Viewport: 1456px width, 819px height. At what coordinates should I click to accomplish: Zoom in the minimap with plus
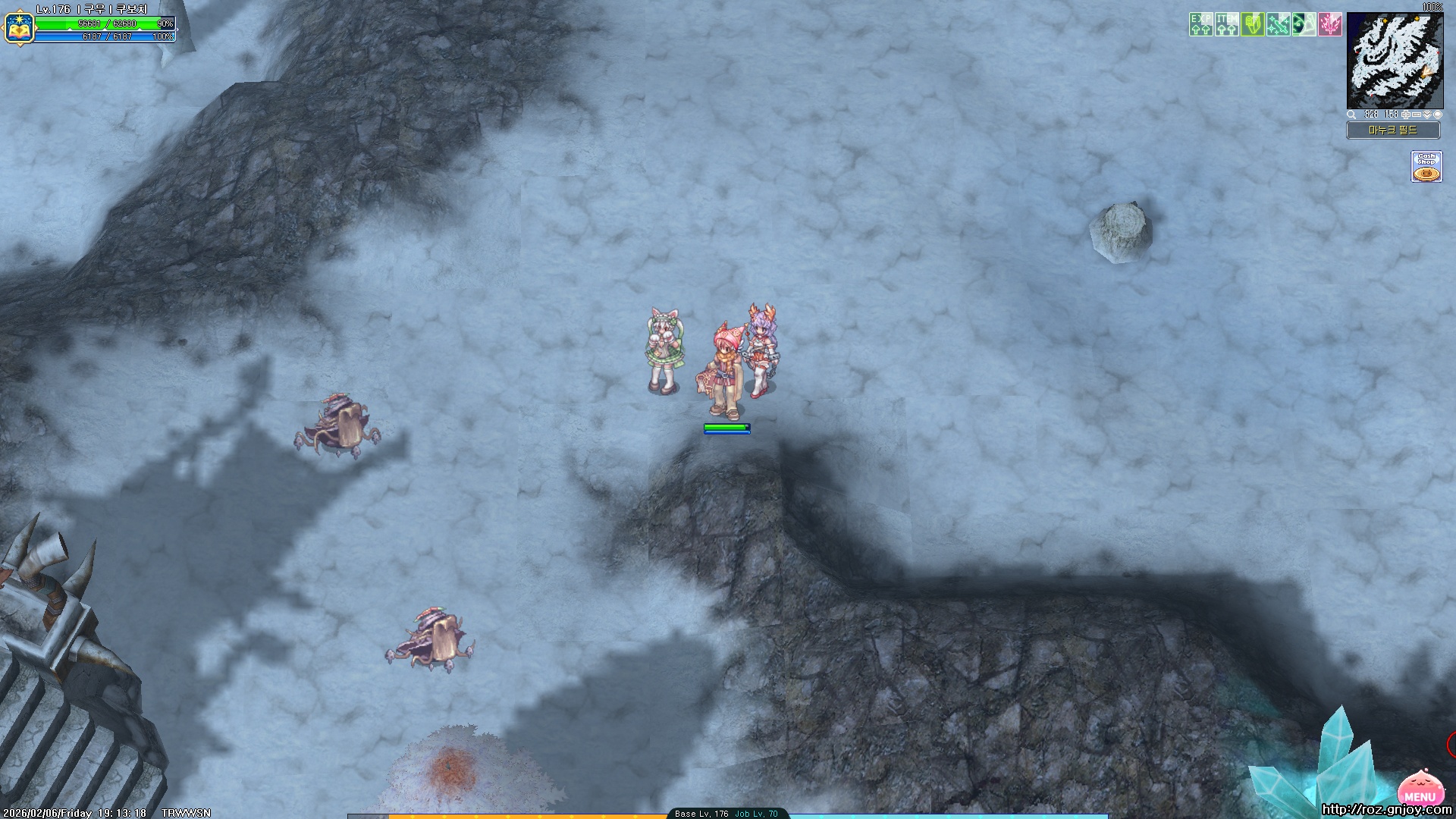click(x=1406, y=115)
